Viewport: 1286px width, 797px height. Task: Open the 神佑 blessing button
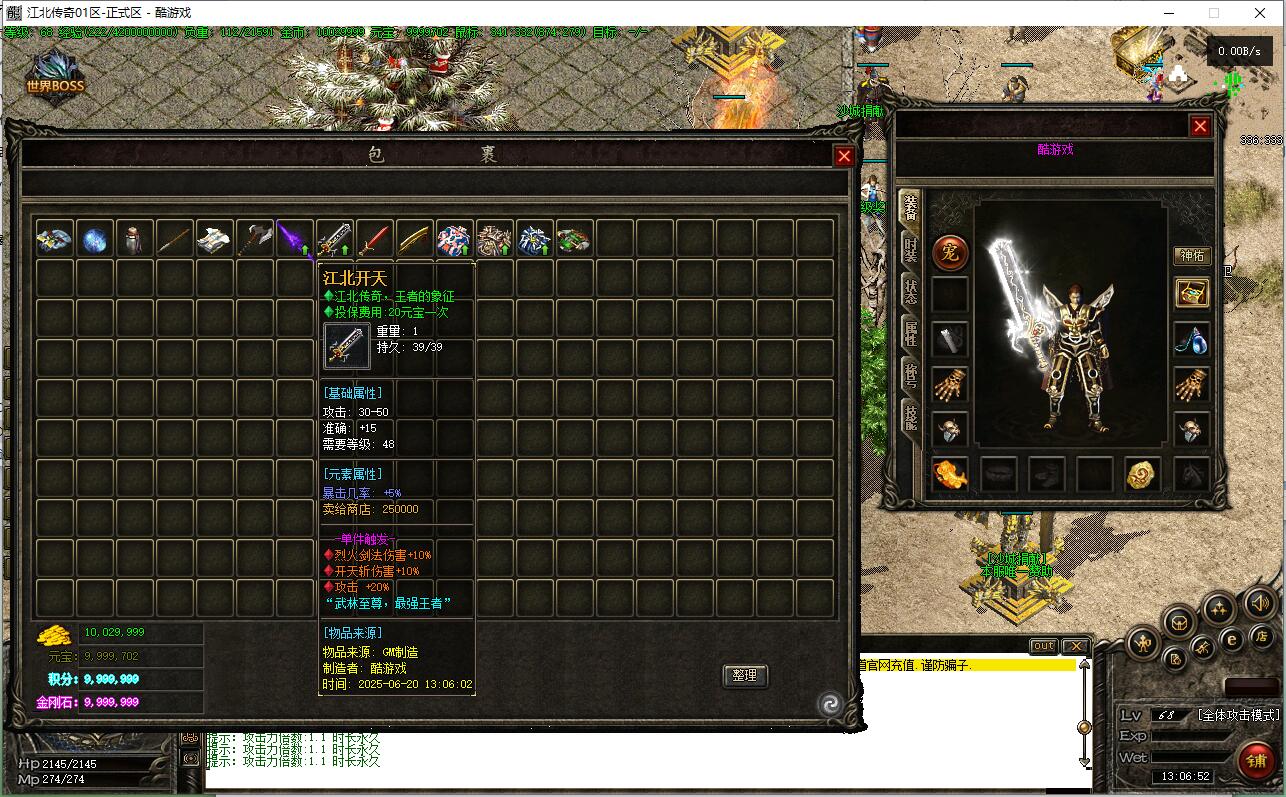point(1192,255)
